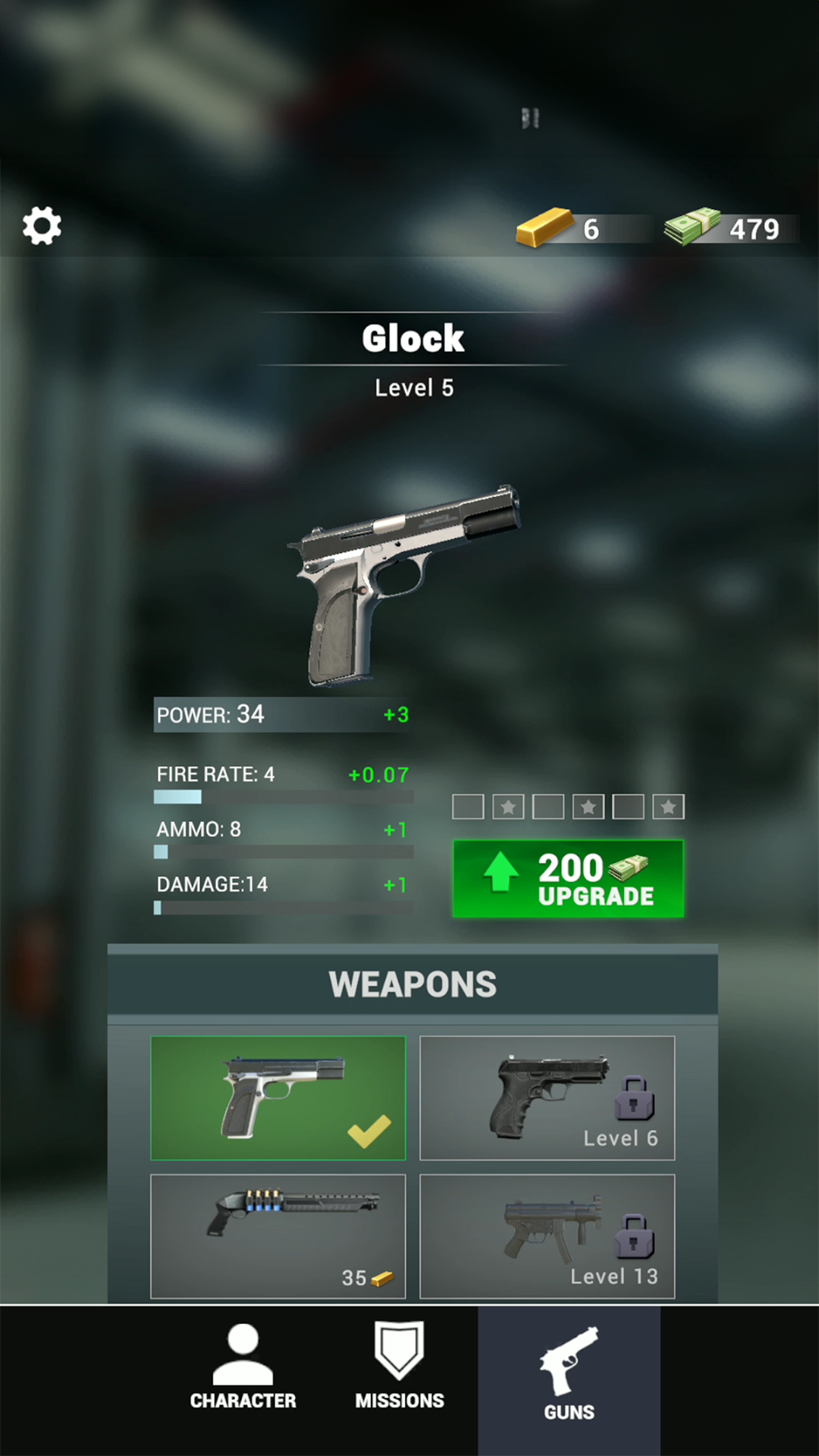Select the shotgun costing 35 gold
819x1456 pixels.
click(x=278, y=1236)
